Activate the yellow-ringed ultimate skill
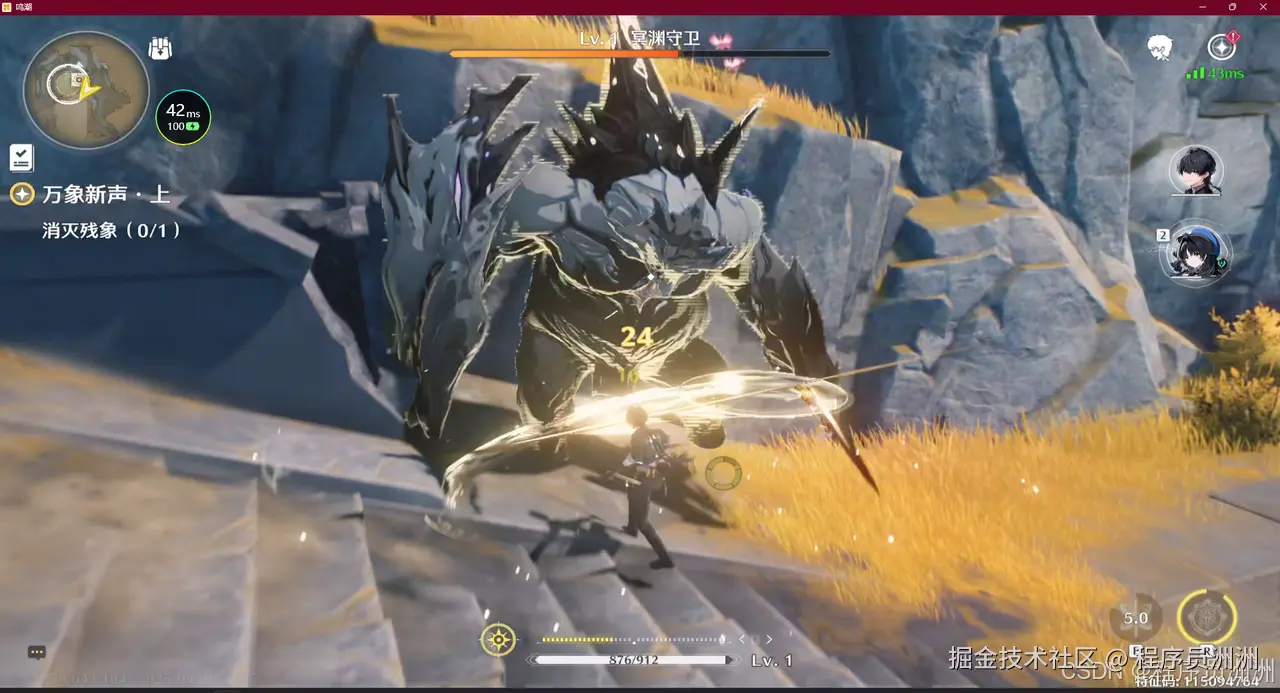The width and height of the screenshot is (1280, 693). [1207, 616]
